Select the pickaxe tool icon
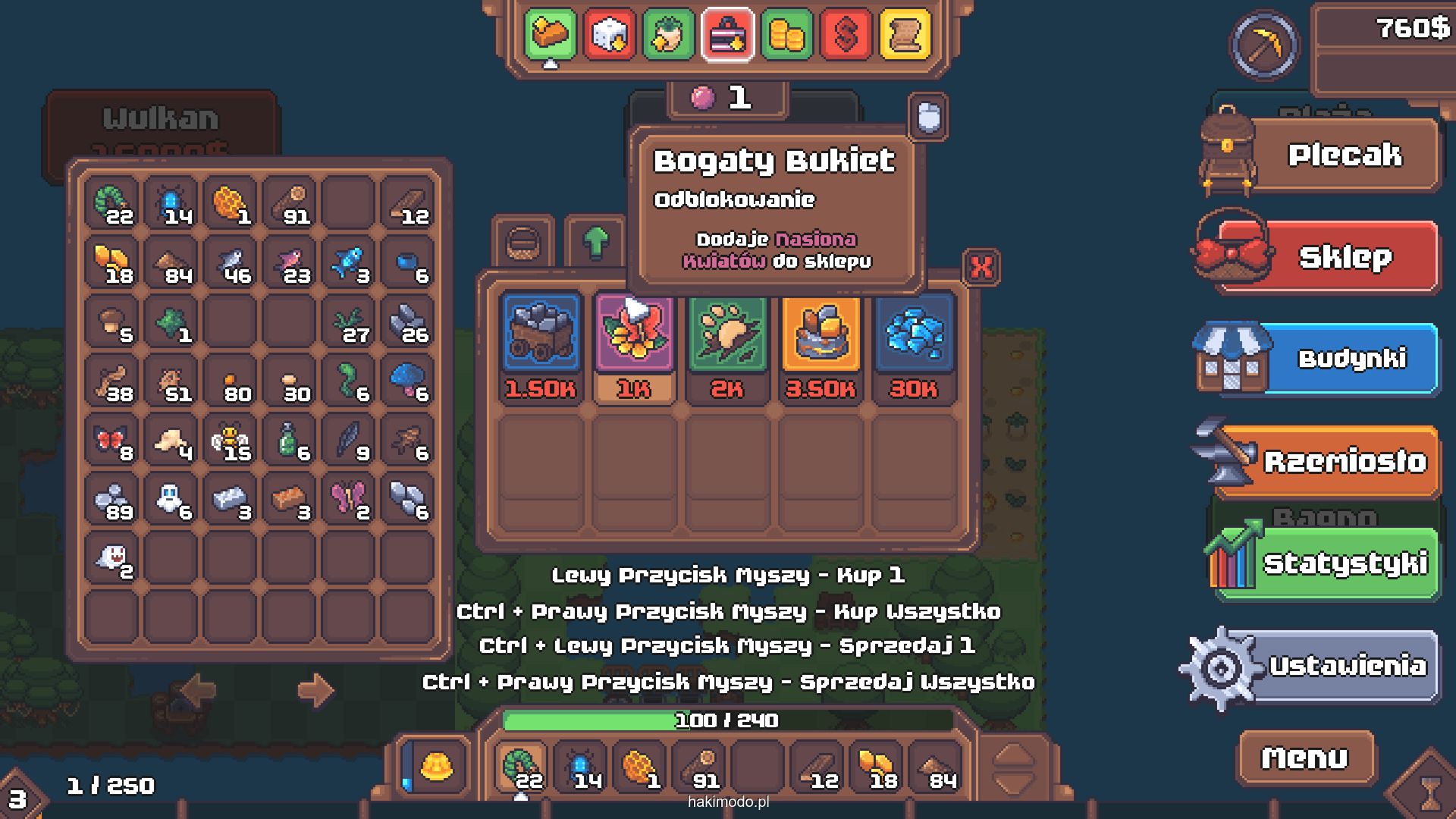The image size is (1456, 819). click(1264, 45)
